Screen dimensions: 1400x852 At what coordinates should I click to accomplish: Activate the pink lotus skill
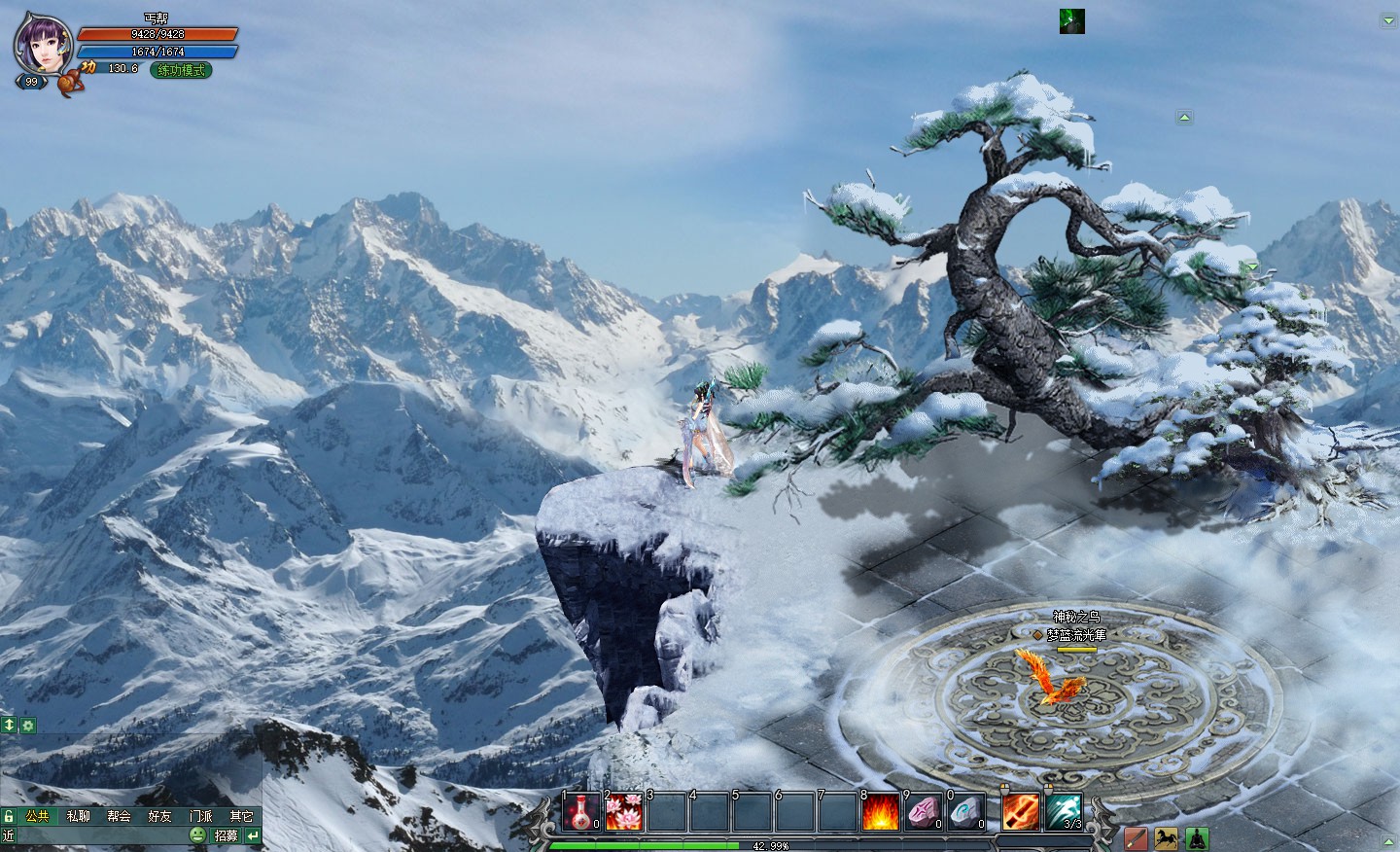click(624, 812)
